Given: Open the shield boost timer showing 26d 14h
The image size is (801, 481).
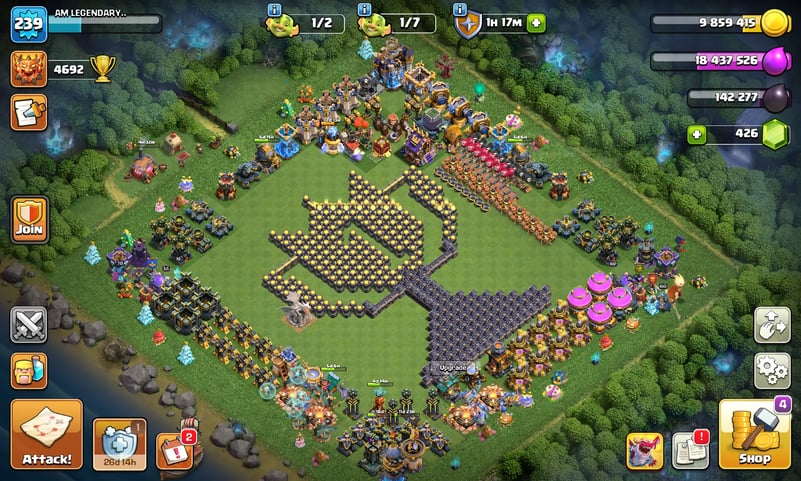Looking at the screenshot, I should (120, 441).
